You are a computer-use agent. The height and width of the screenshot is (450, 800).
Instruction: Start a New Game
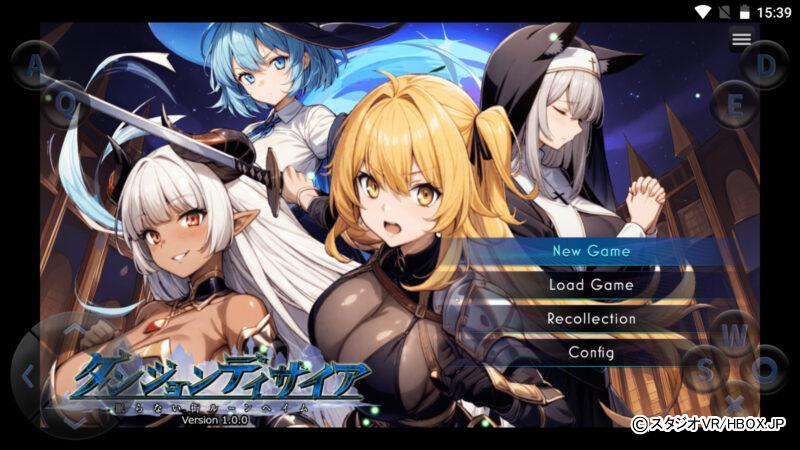click(x=591, y=251)
